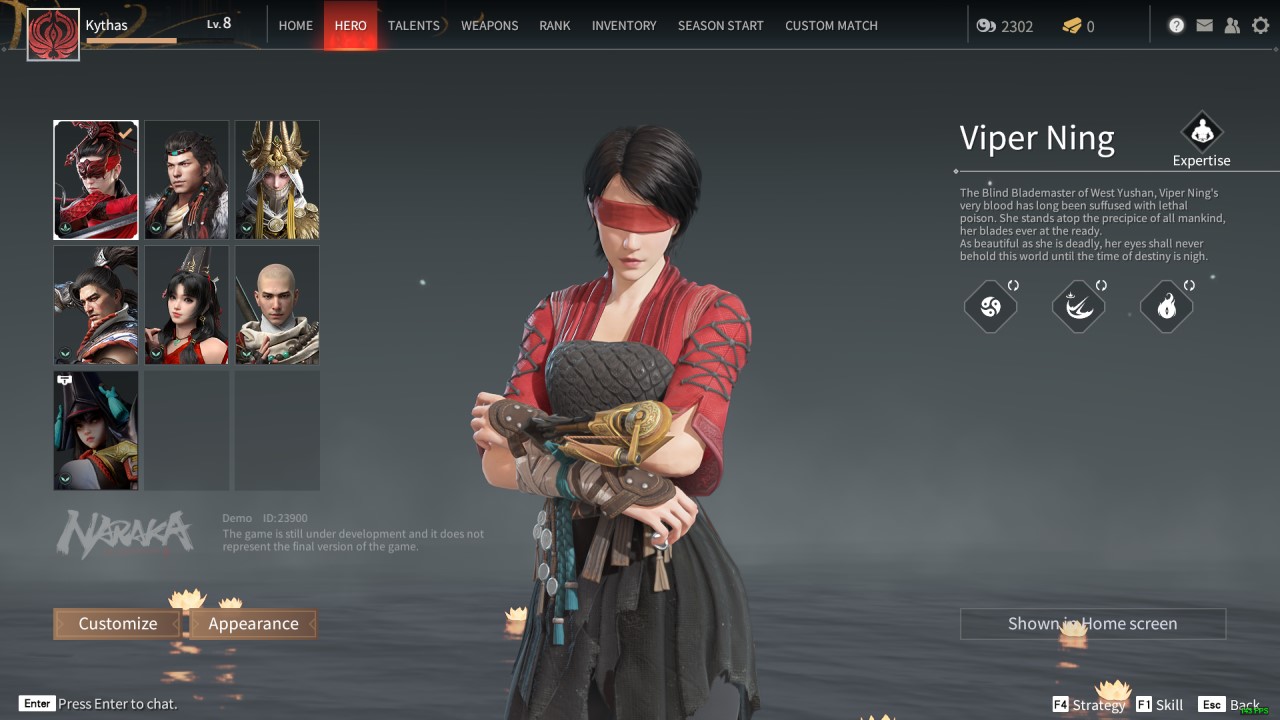Open the Appearance options
The height and width of the screenshot is (720, 1280).
pyautogui.click(x=253, y=624)
